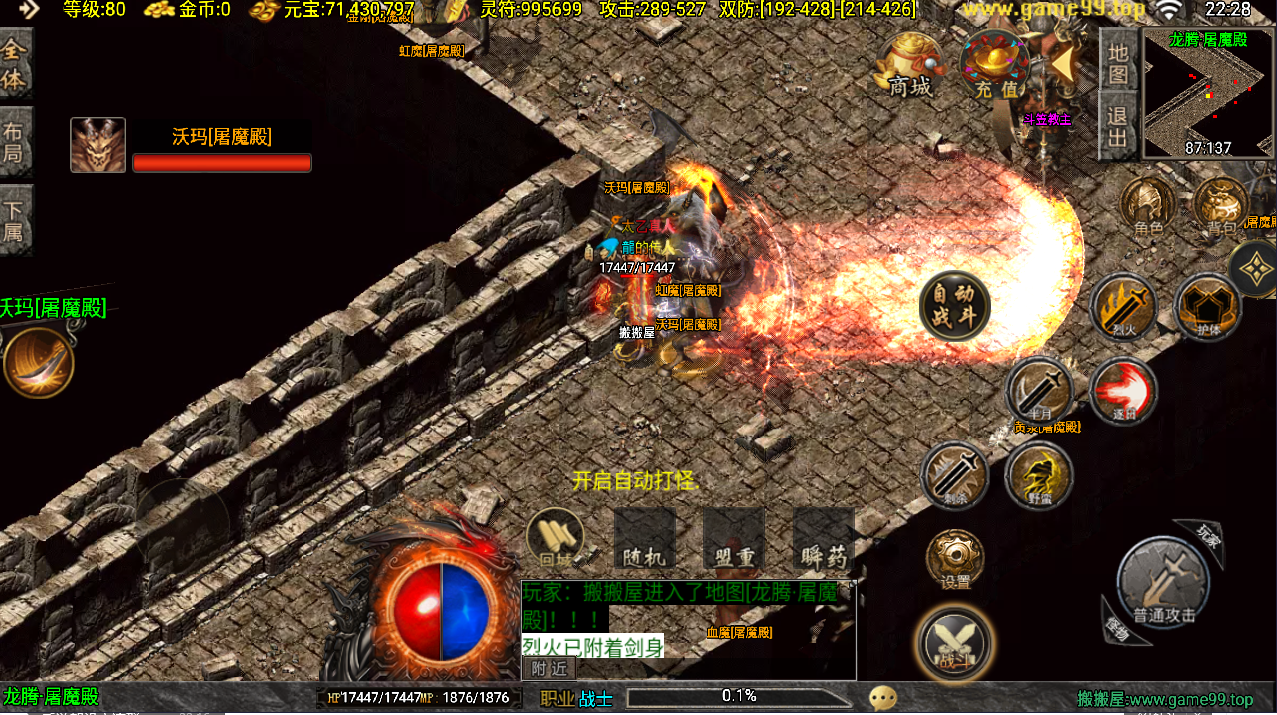Open the chat speech bubble icon
The image size is (1277, 715).
coord(883,697)
